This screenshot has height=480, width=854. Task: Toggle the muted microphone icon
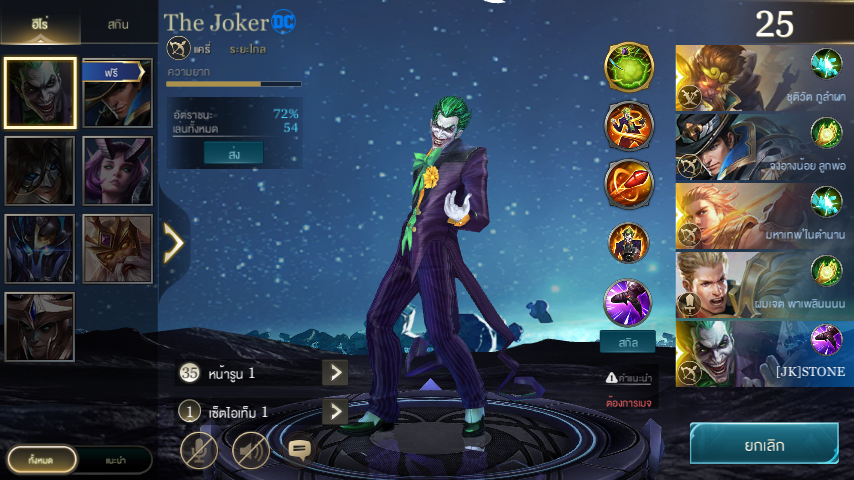click(x=199, y=450)
